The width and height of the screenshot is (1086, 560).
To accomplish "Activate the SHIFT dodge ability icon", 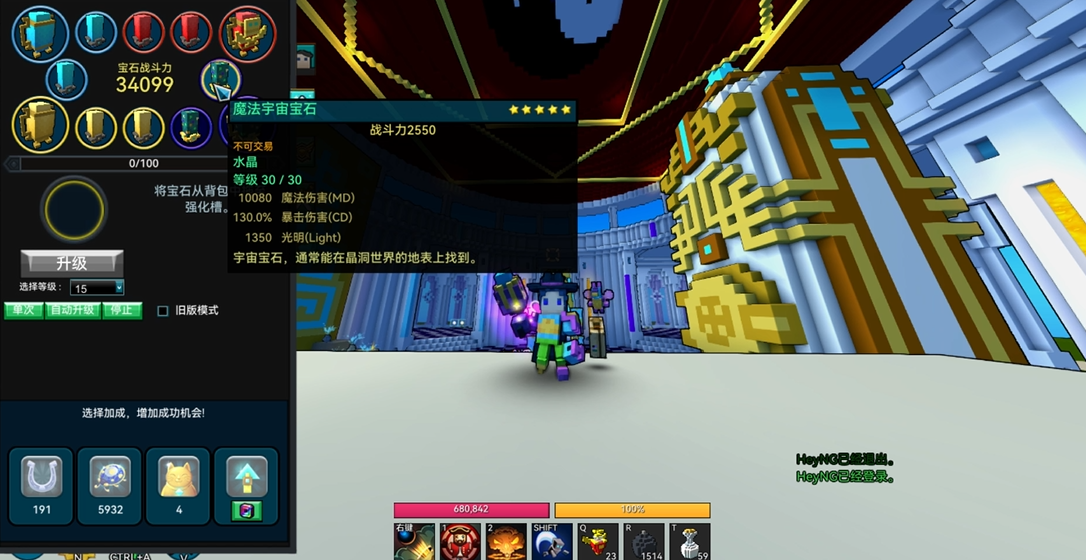I will coord(552,542).
